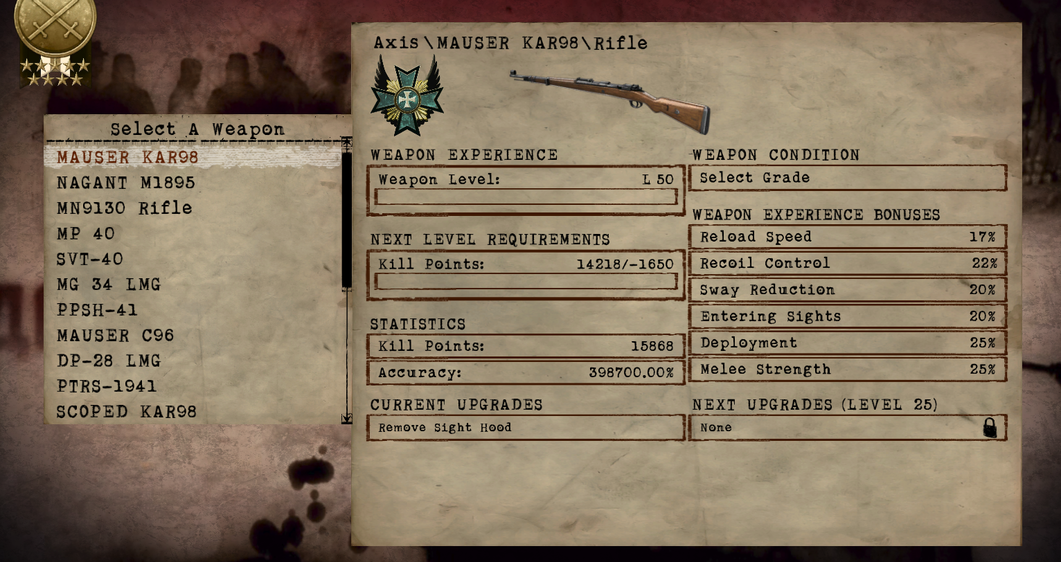Choose the MG 34 LMG

point(108,284)
